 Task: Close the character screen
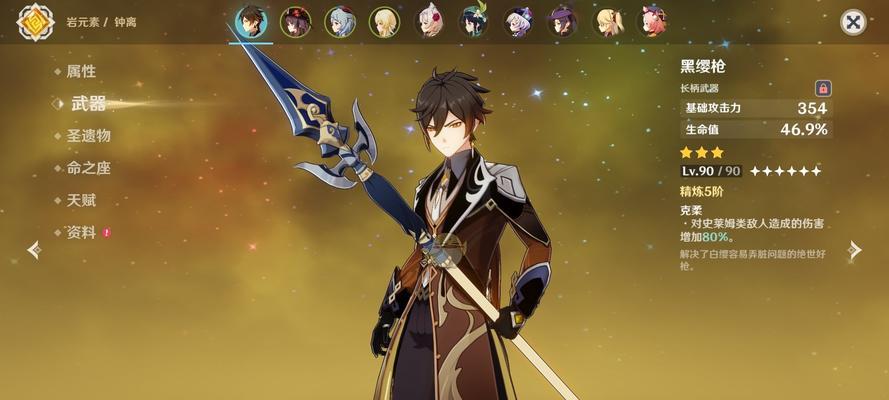point(853,22)
